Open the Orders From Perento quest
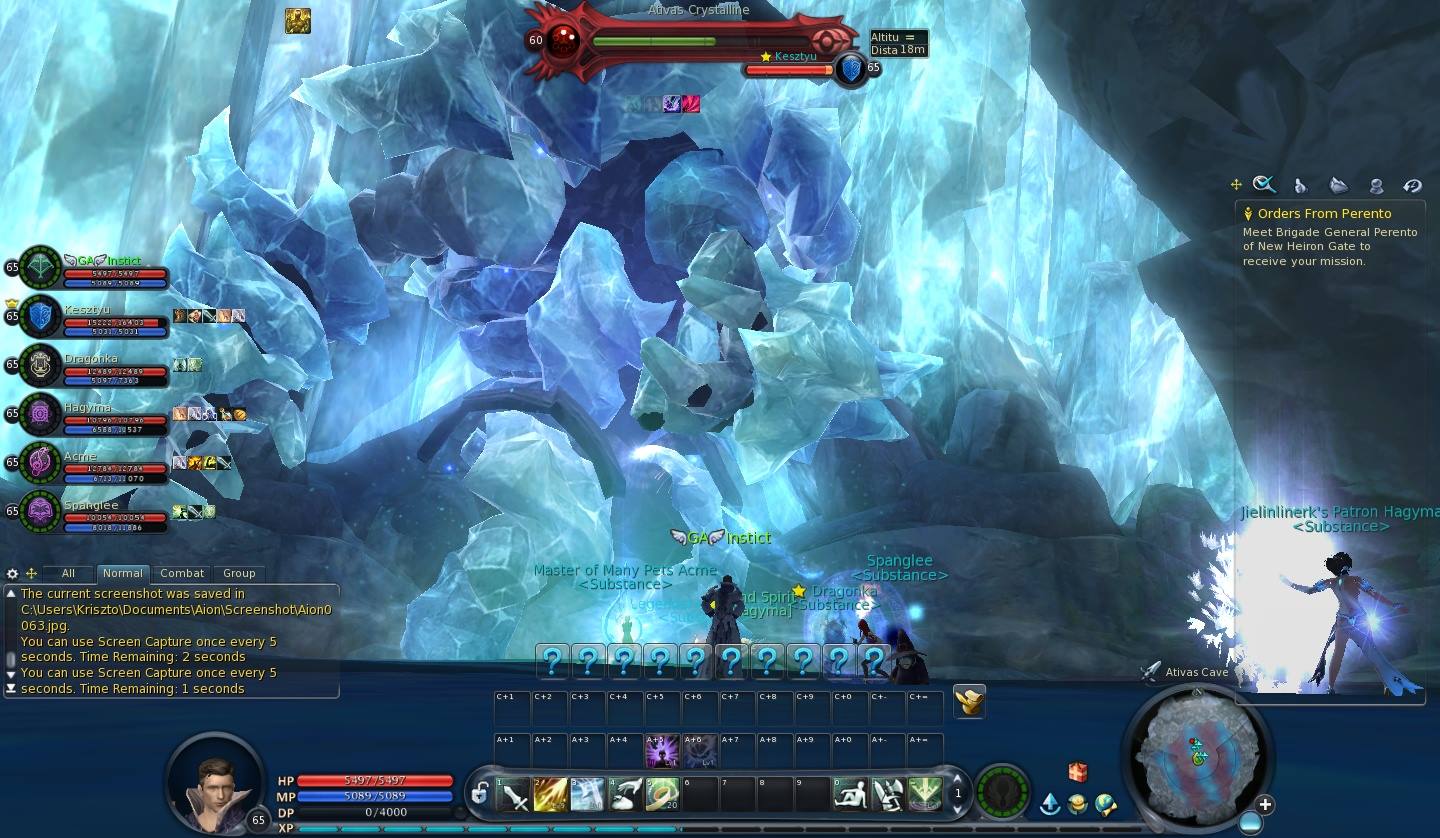Viewport: 1440px width, 838px height. coord(1323,213)
